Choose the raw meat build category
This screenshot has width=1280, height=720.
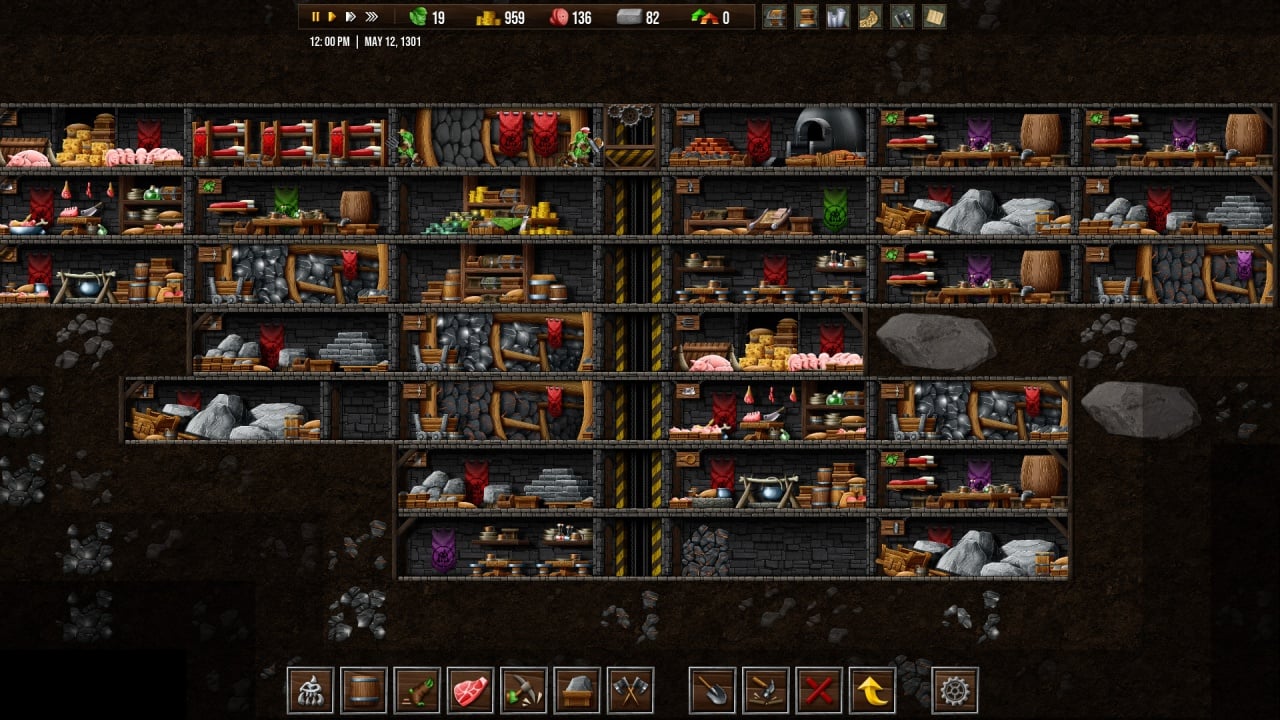pos(471,690)
